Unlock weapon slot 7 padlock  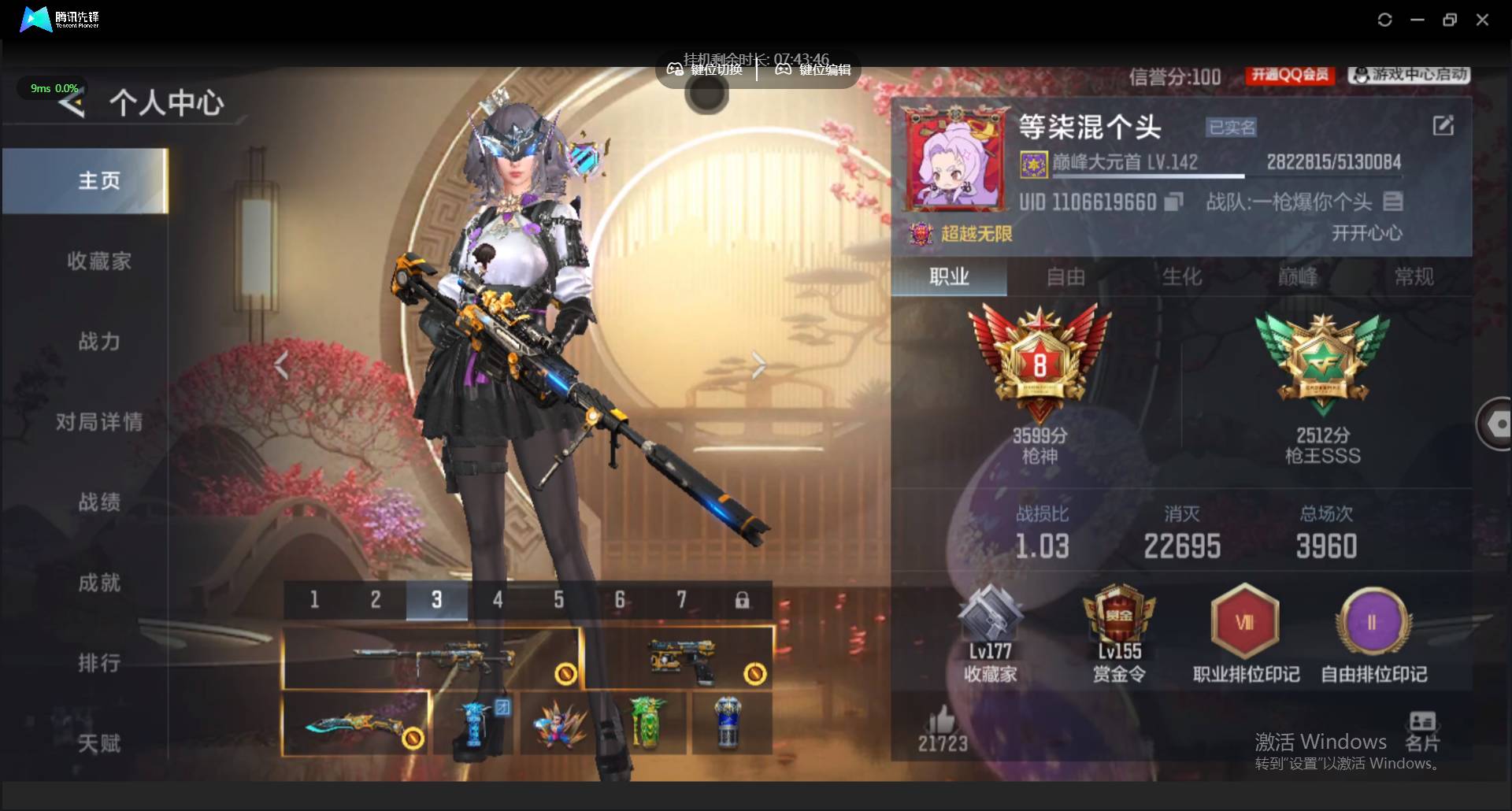pyautogui.click(x=743, y=600)
